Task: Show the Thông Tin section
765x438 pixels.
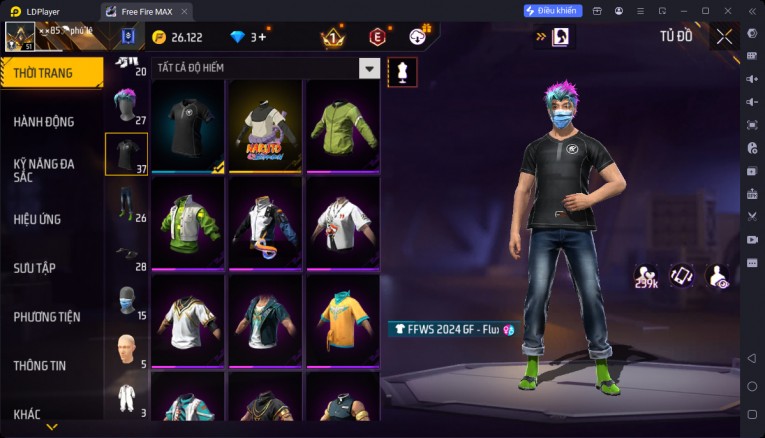Action: click(x=40, y=366)
